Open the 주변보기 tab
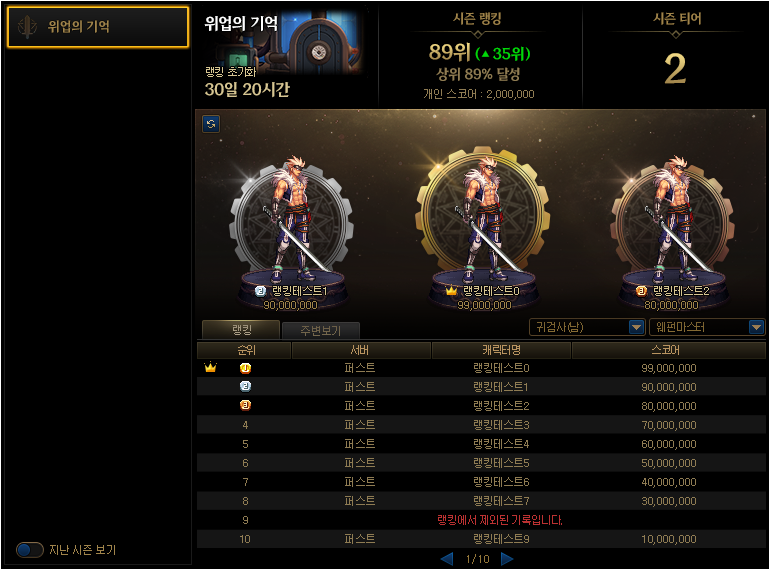This screenshot has width=770, height=570. coord(319,330)
